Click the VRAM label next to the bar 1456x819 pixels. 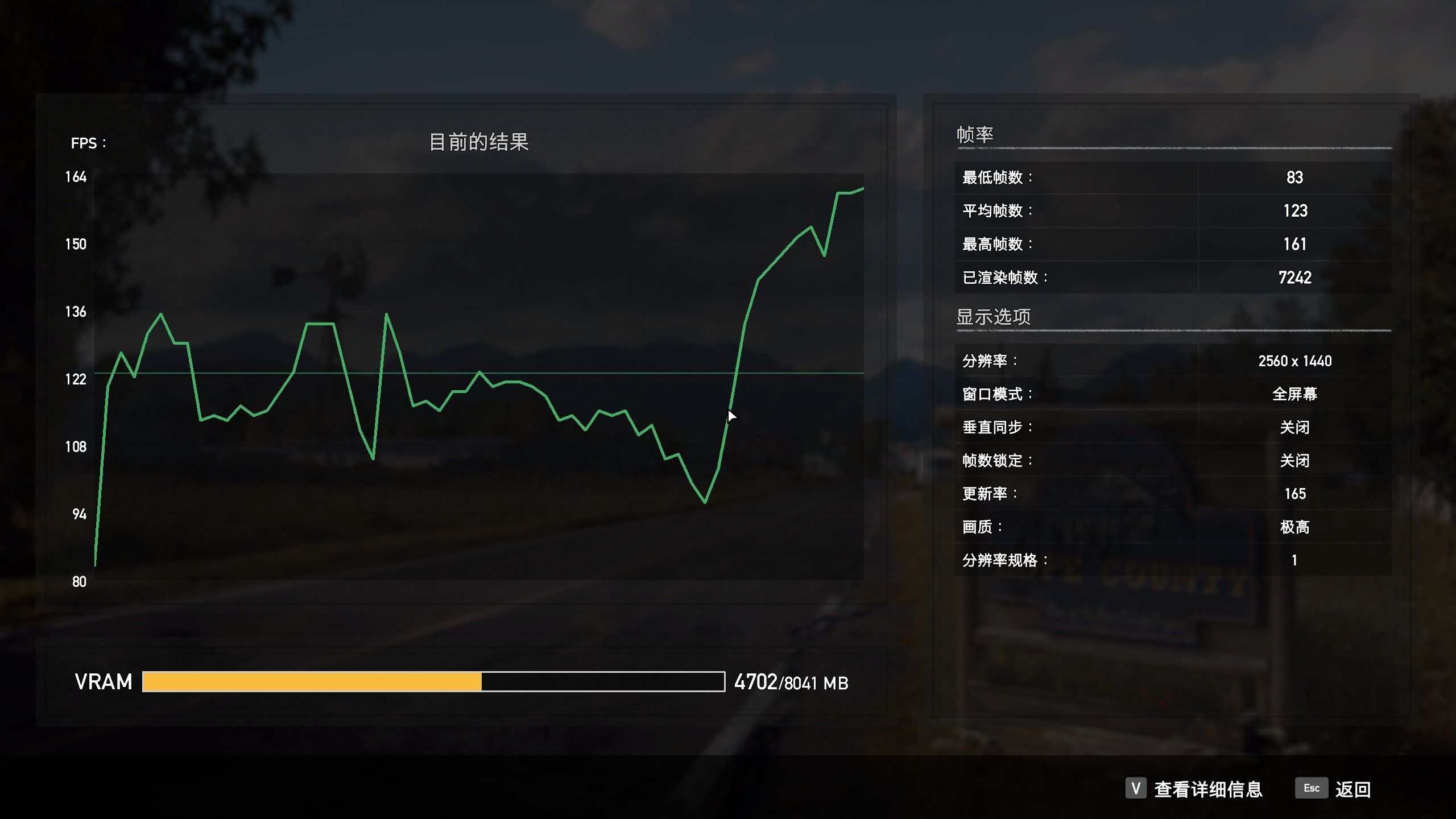tap(104, 681)
